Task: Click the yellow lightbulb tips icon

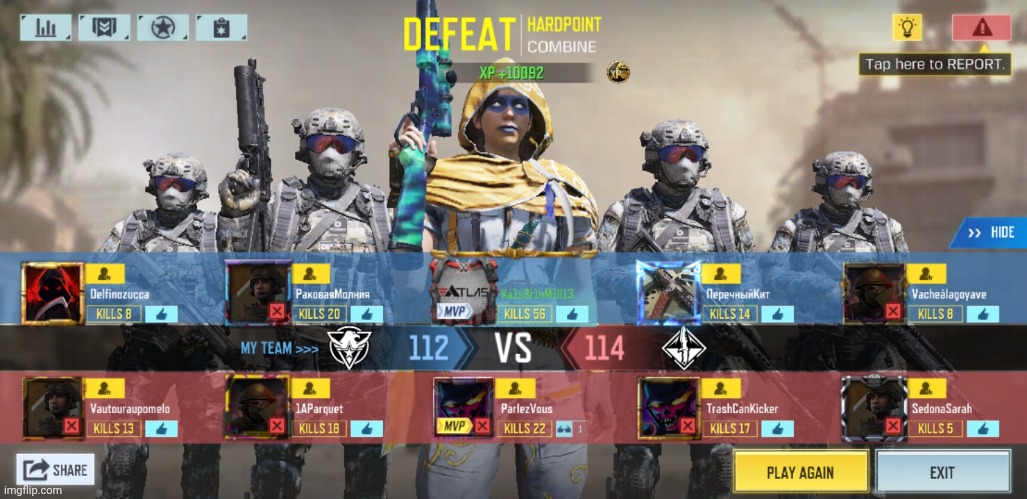Action: 907,27
